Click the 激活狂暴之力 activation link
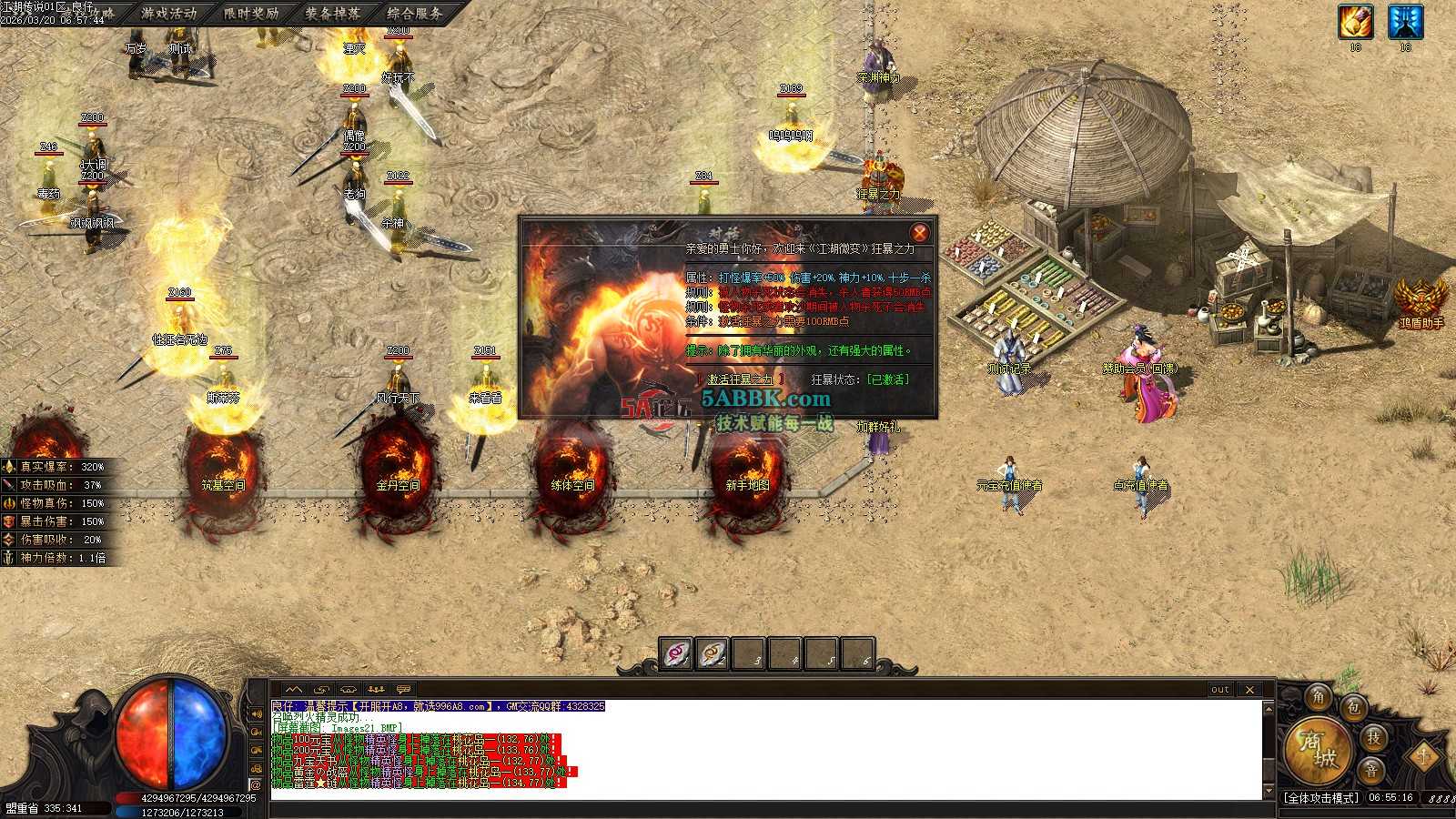The height and width of the screenshot is (819, 1456). click(740, 379)
